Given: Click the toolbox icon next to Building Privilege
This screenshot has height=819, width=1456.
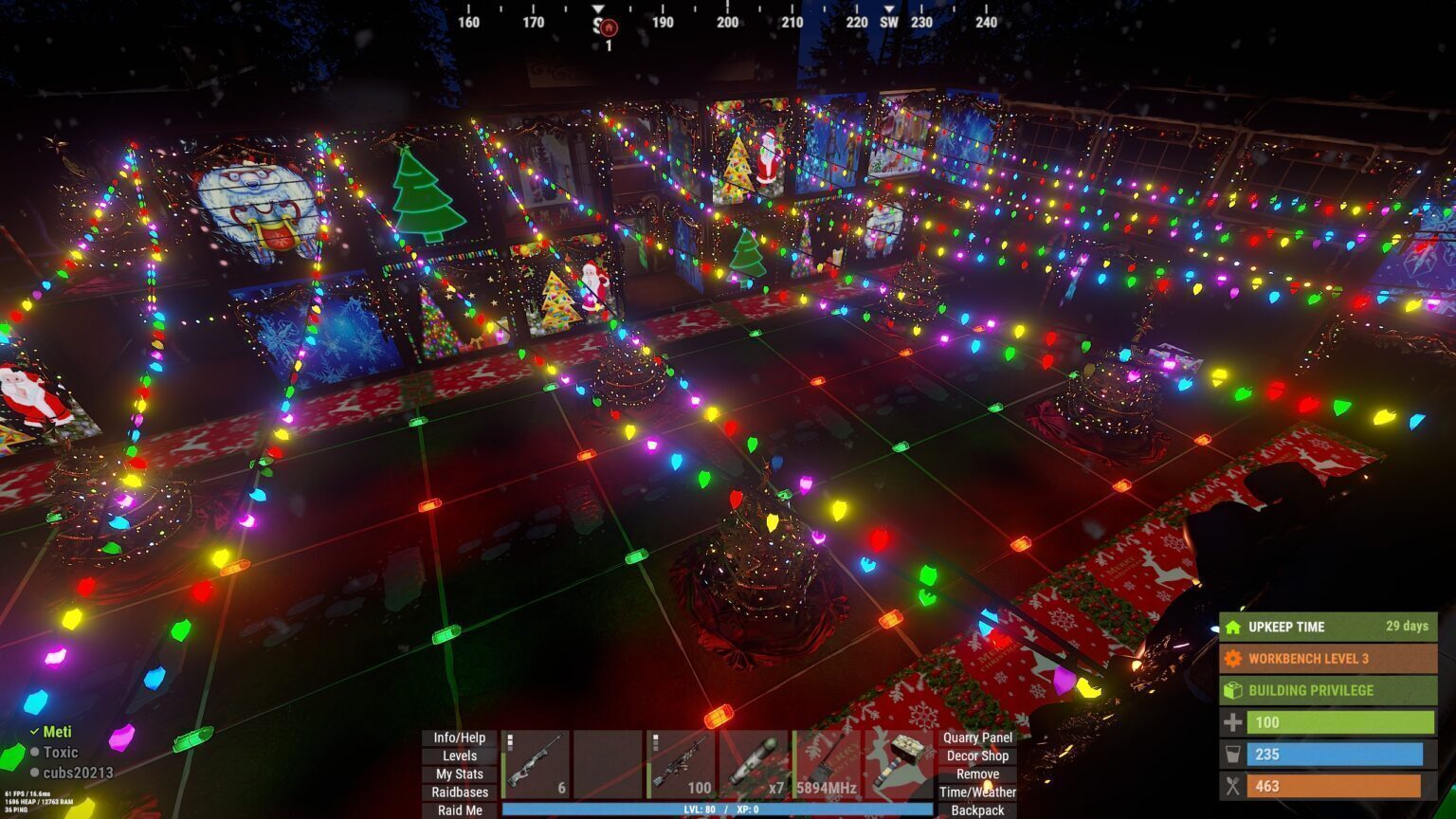Looking at the screenshot, I should tap(1234, 690).
